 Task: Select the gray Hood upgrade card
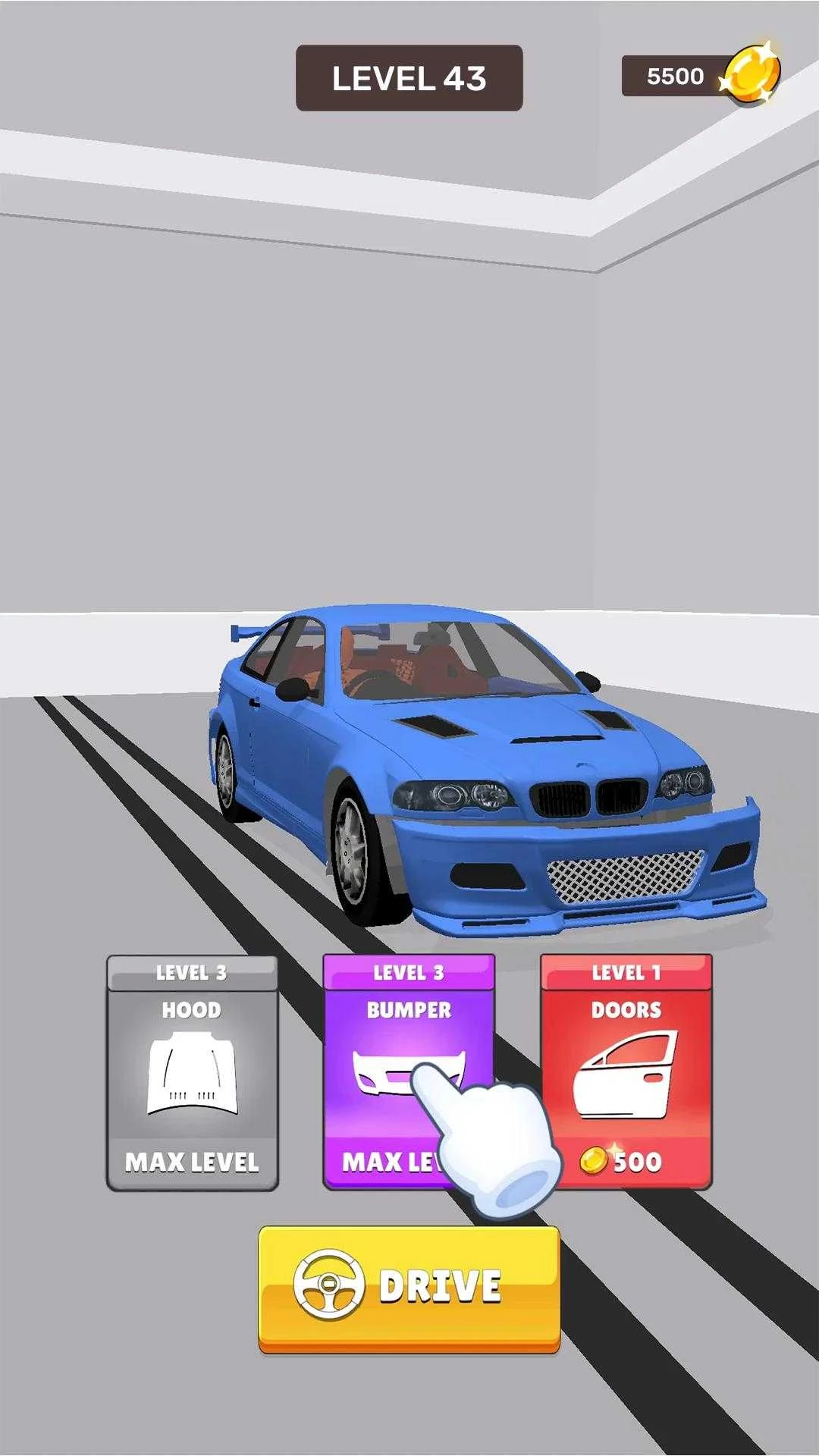192,1072
